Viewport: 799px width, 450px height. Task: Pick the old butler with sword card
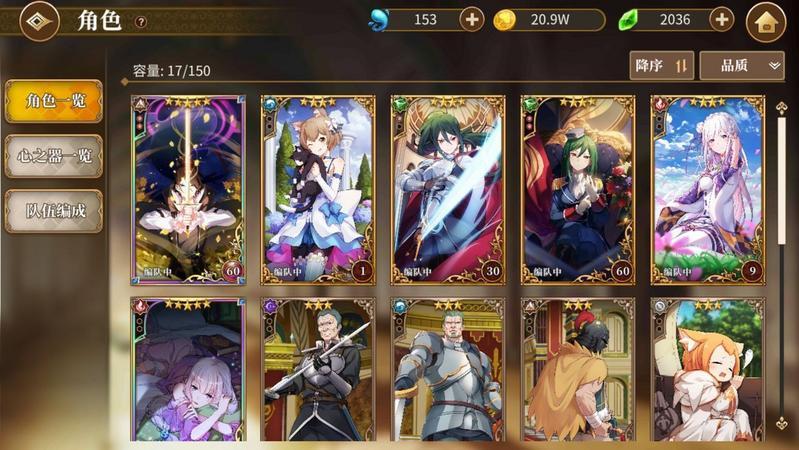click(318, 370)
